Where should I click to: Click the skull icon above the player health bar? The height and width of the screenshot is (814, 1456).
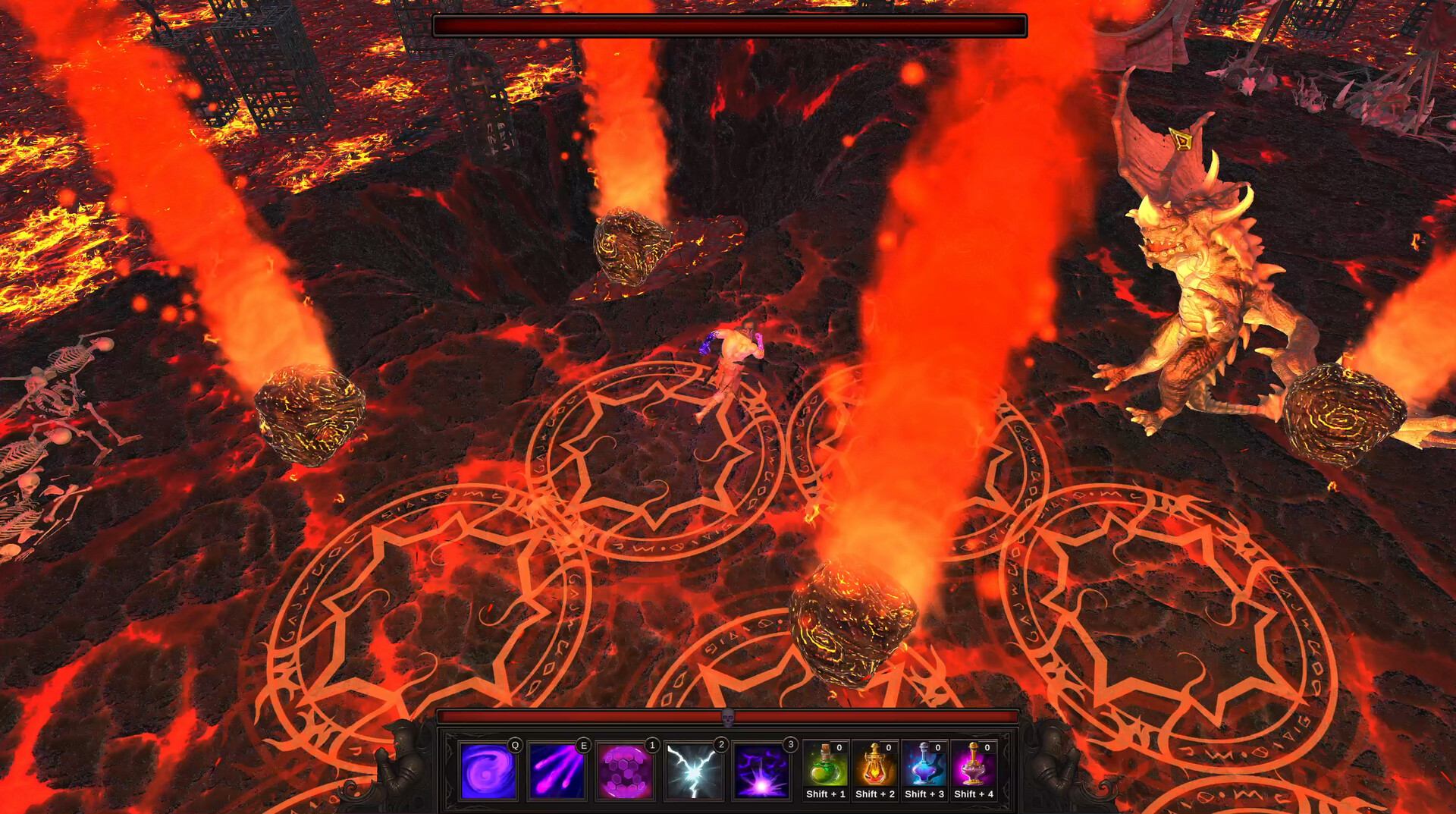(x=729, y=716)
